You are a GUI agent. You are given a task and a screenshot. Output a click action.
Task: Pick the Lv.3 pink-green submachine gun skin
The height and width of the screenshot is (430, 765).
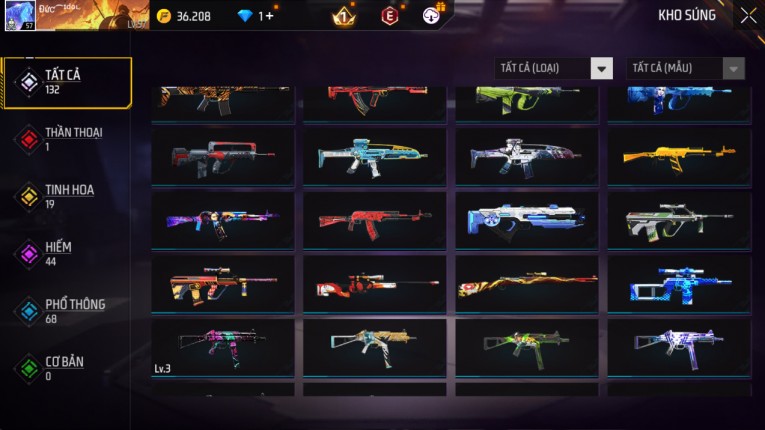223,346
